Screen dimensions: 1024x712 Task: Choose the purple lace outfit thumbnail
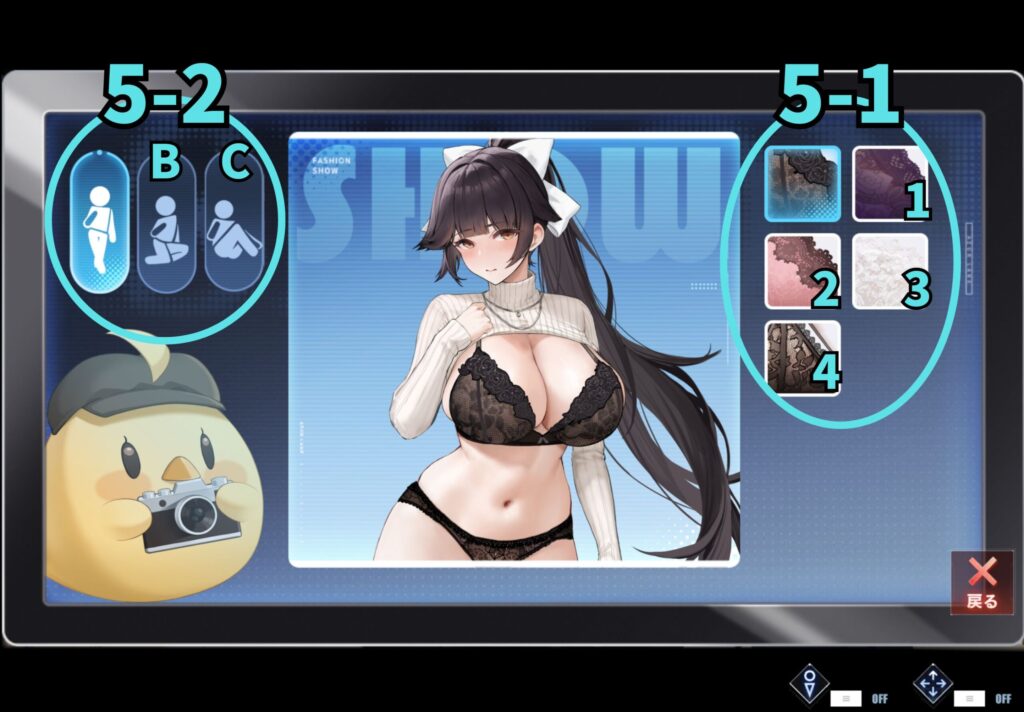point(890,183)
